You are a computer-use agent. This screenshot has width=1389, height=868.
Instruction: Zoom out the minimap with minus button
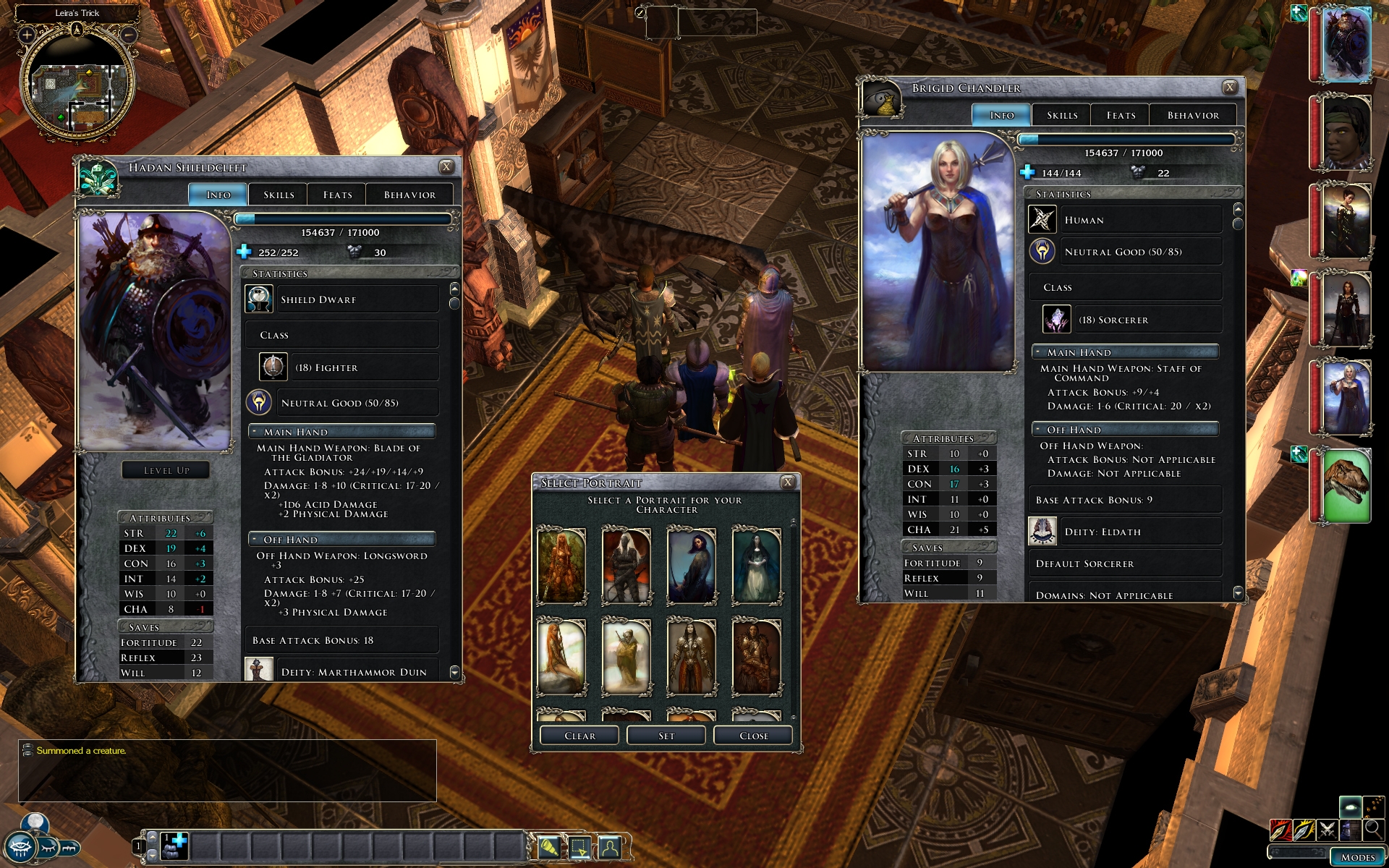[x=128, y=34]
